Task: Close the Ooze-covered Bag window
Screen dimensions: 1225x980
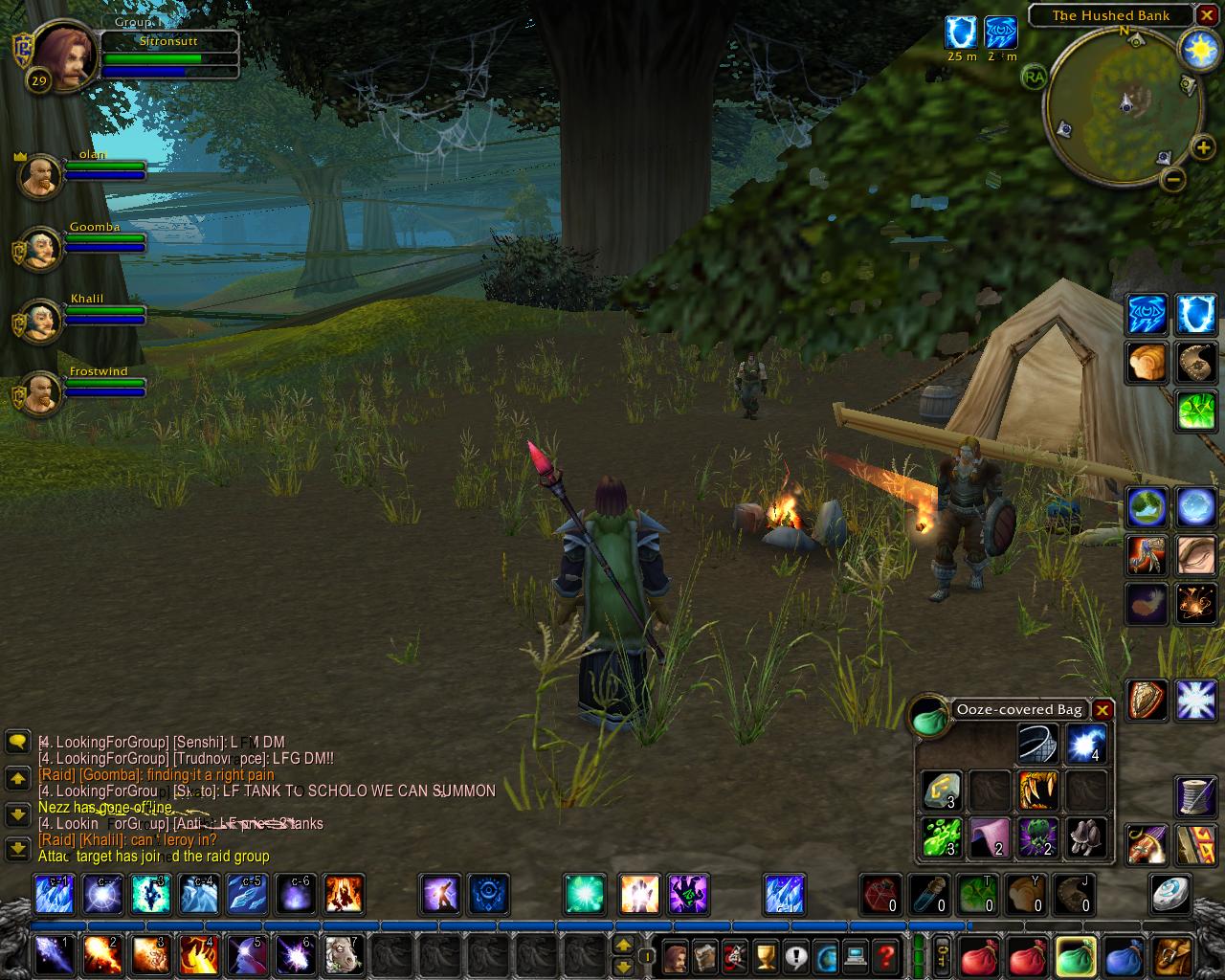Action: click(x=1102, y=710)
